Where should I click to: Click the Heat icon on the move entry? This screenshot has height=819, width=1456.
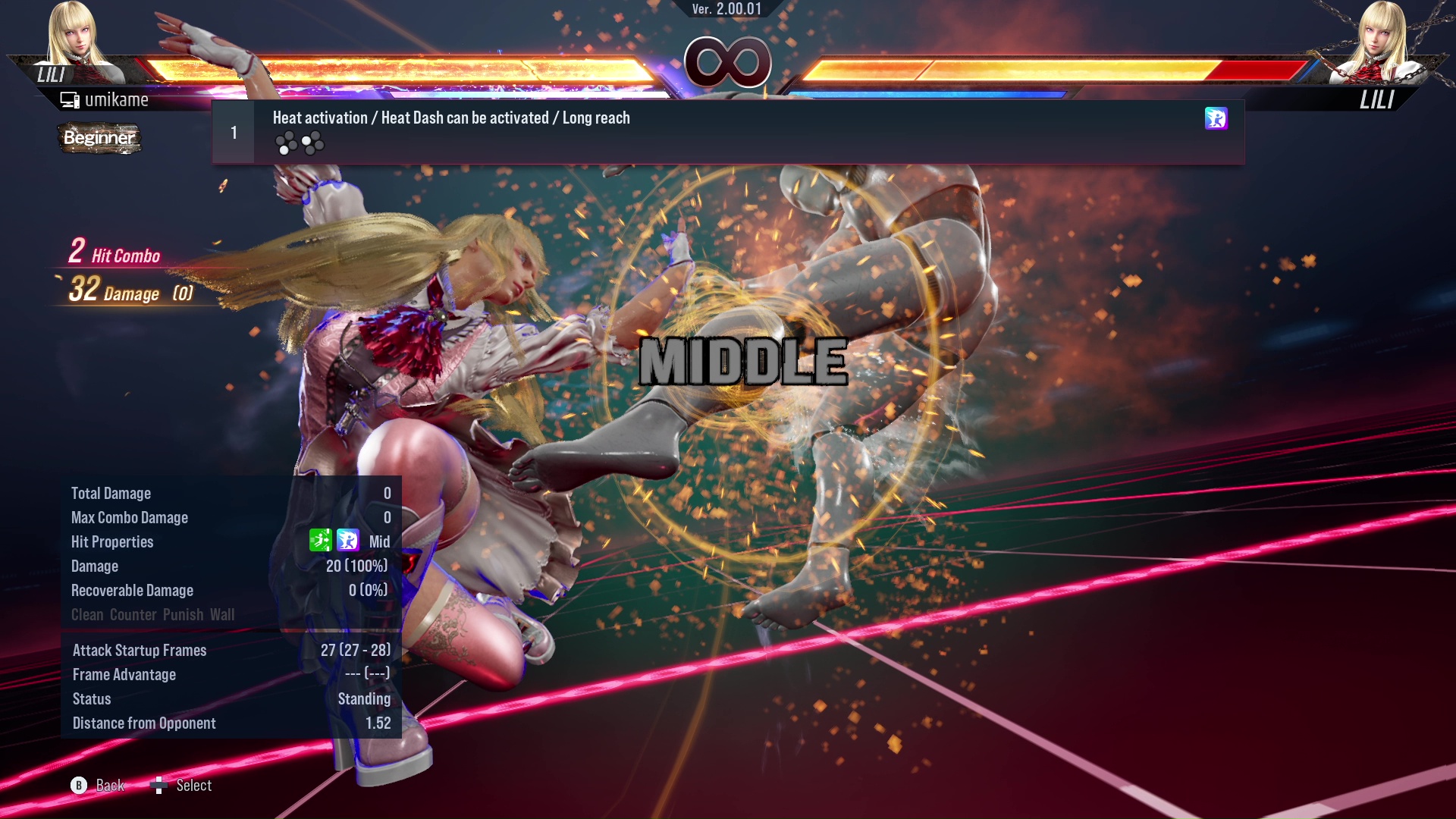click(x=1216, y=118)
